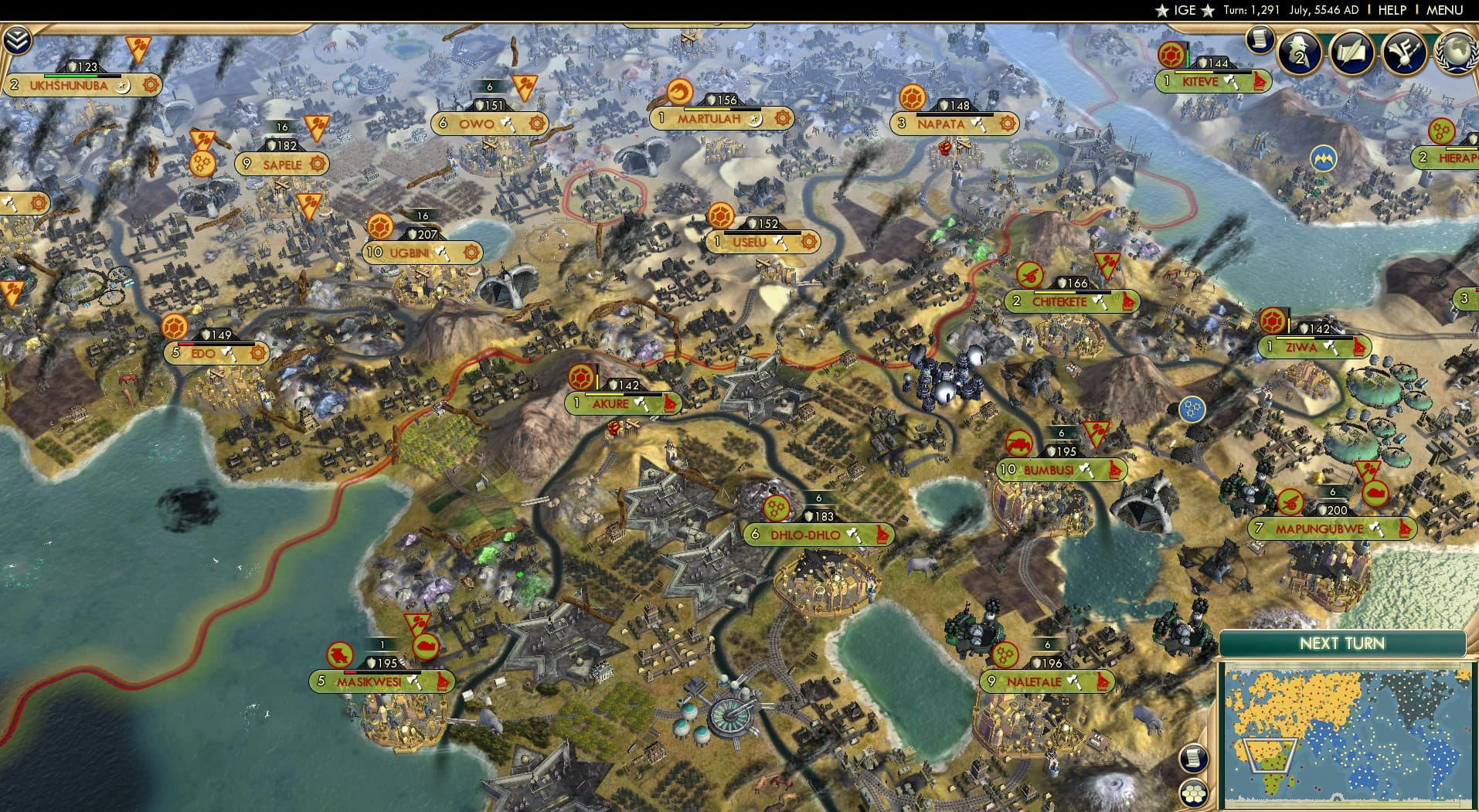
Task: Click the city connection gear on Sapele's banner
Action: tap(317, 165)
